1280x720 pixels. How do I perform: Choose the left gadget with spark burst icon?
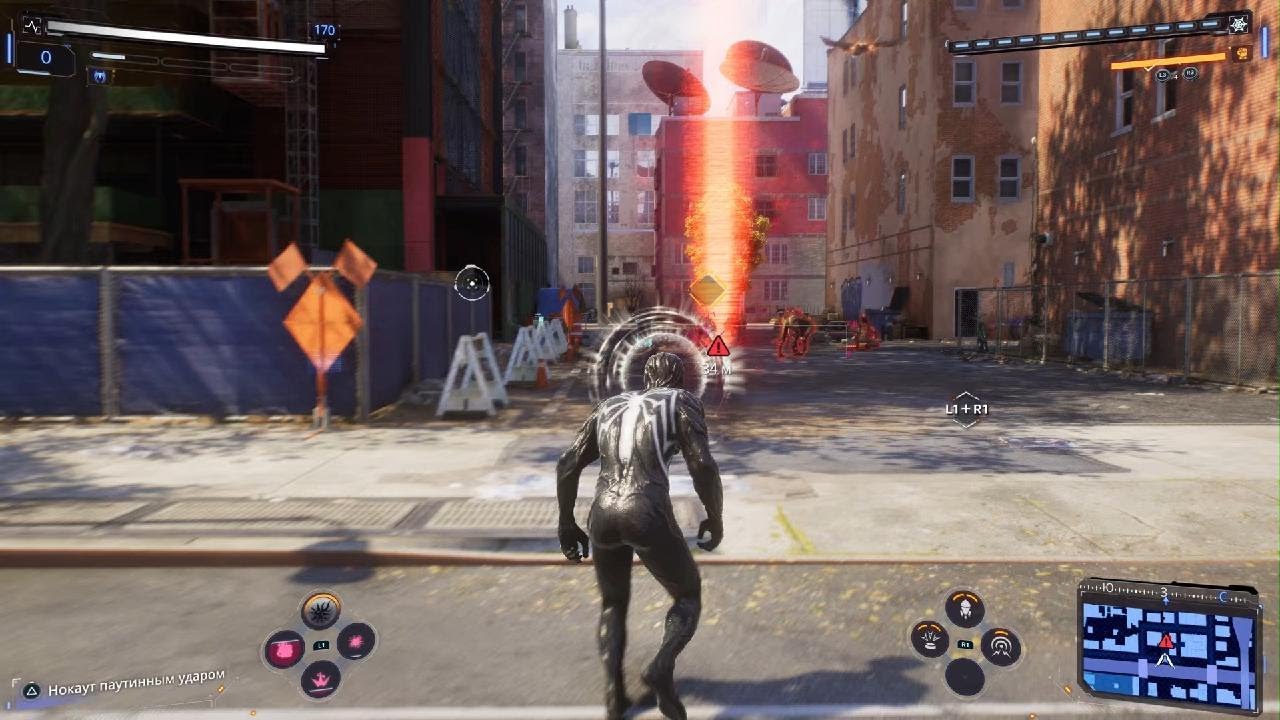[x=931, y=640]
